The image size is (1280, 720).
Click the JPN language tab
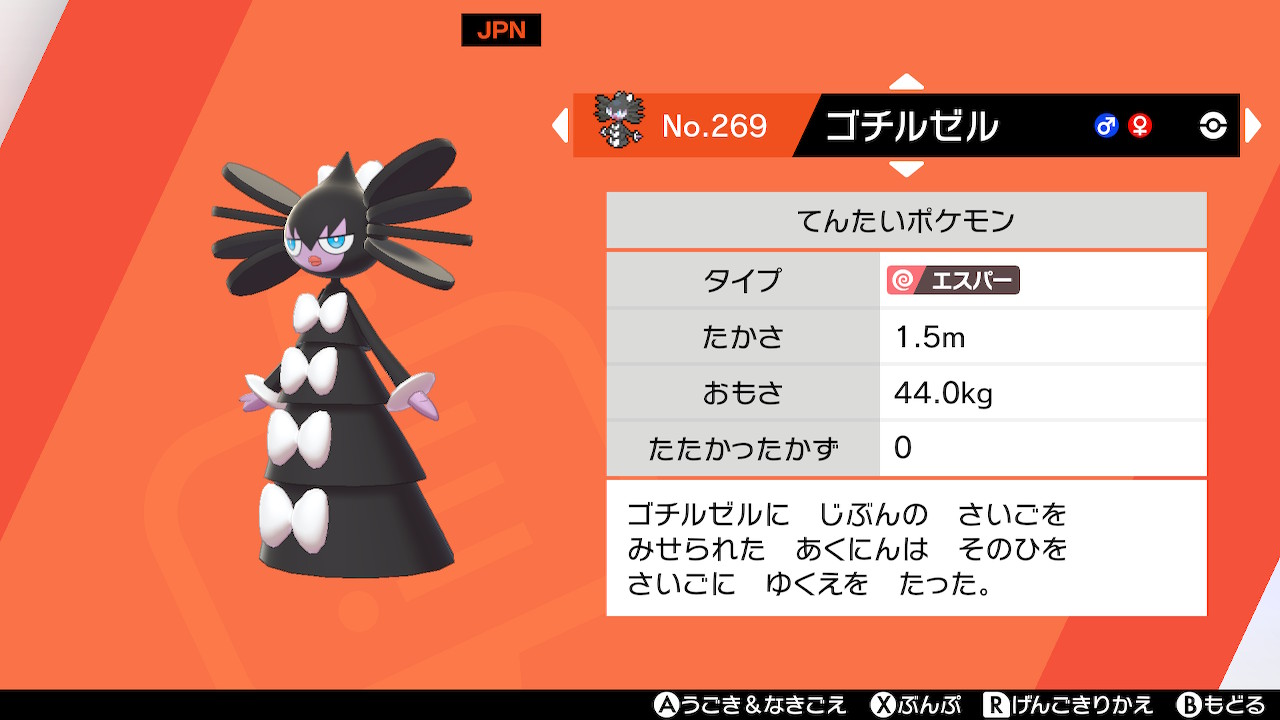coord(500,30)
